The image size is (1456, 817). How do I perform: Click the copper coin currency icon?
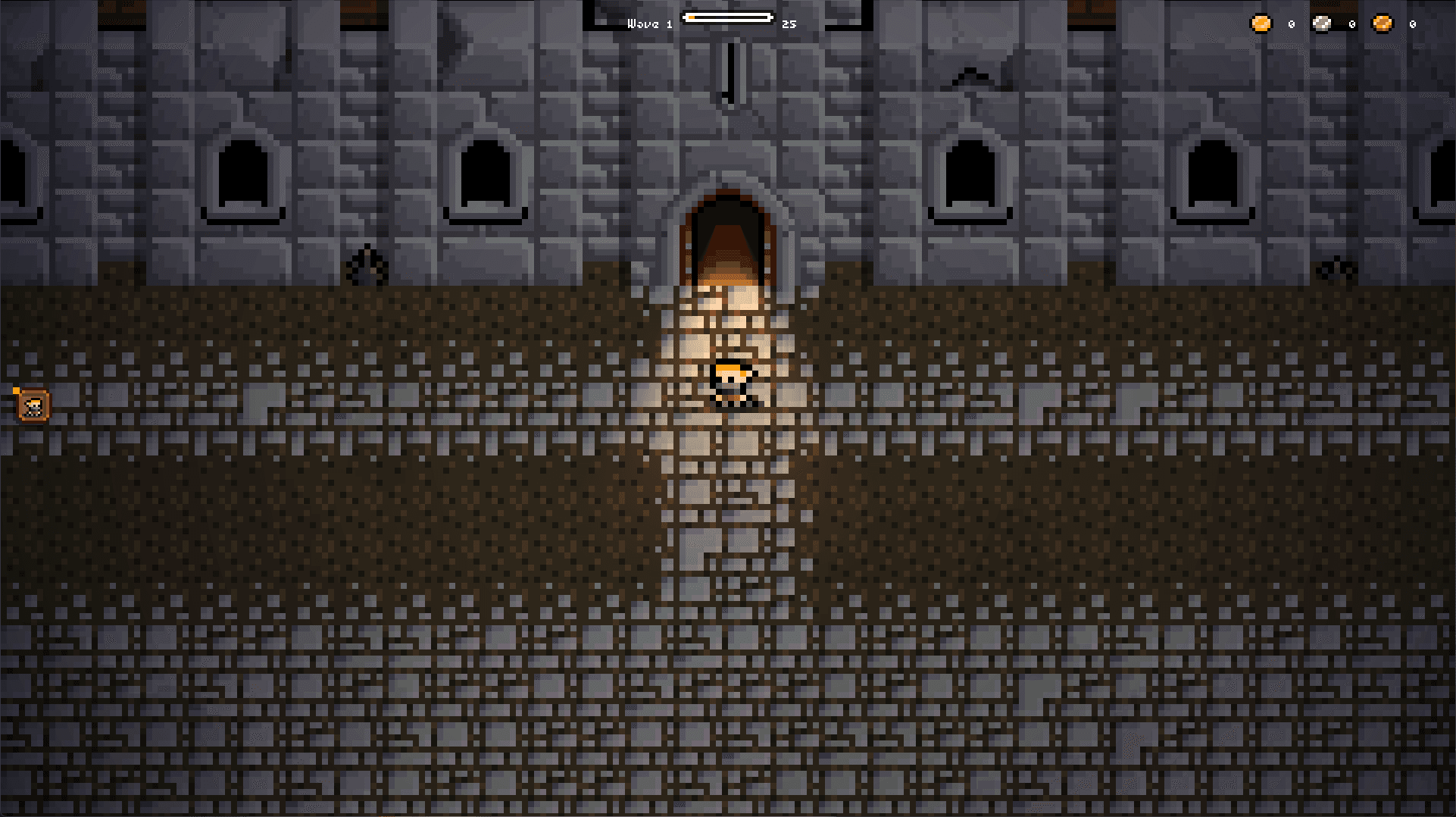1383,23
